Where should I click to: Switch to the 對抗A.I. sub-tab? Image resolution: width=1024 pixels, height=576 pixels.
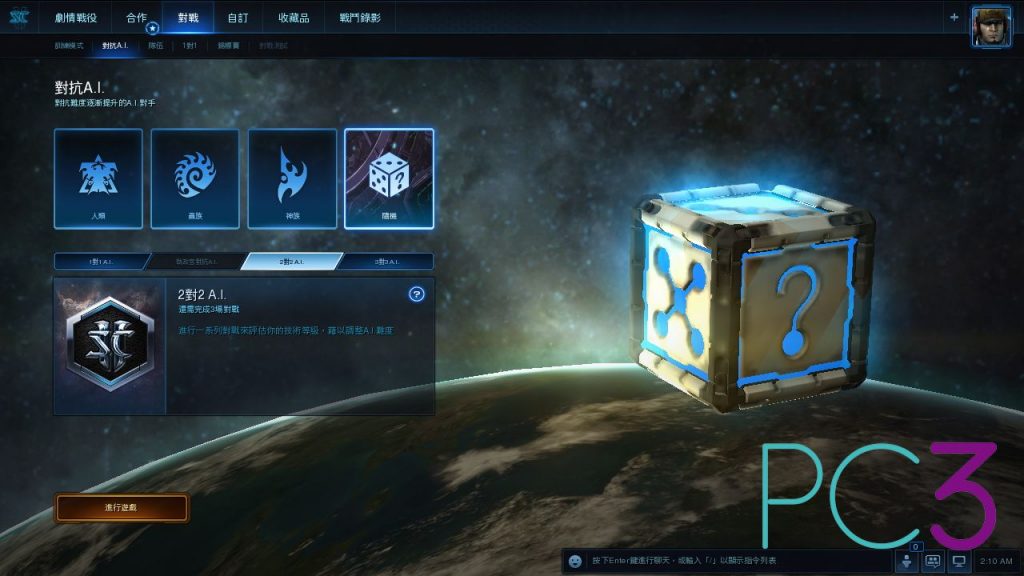click(116, 46)
